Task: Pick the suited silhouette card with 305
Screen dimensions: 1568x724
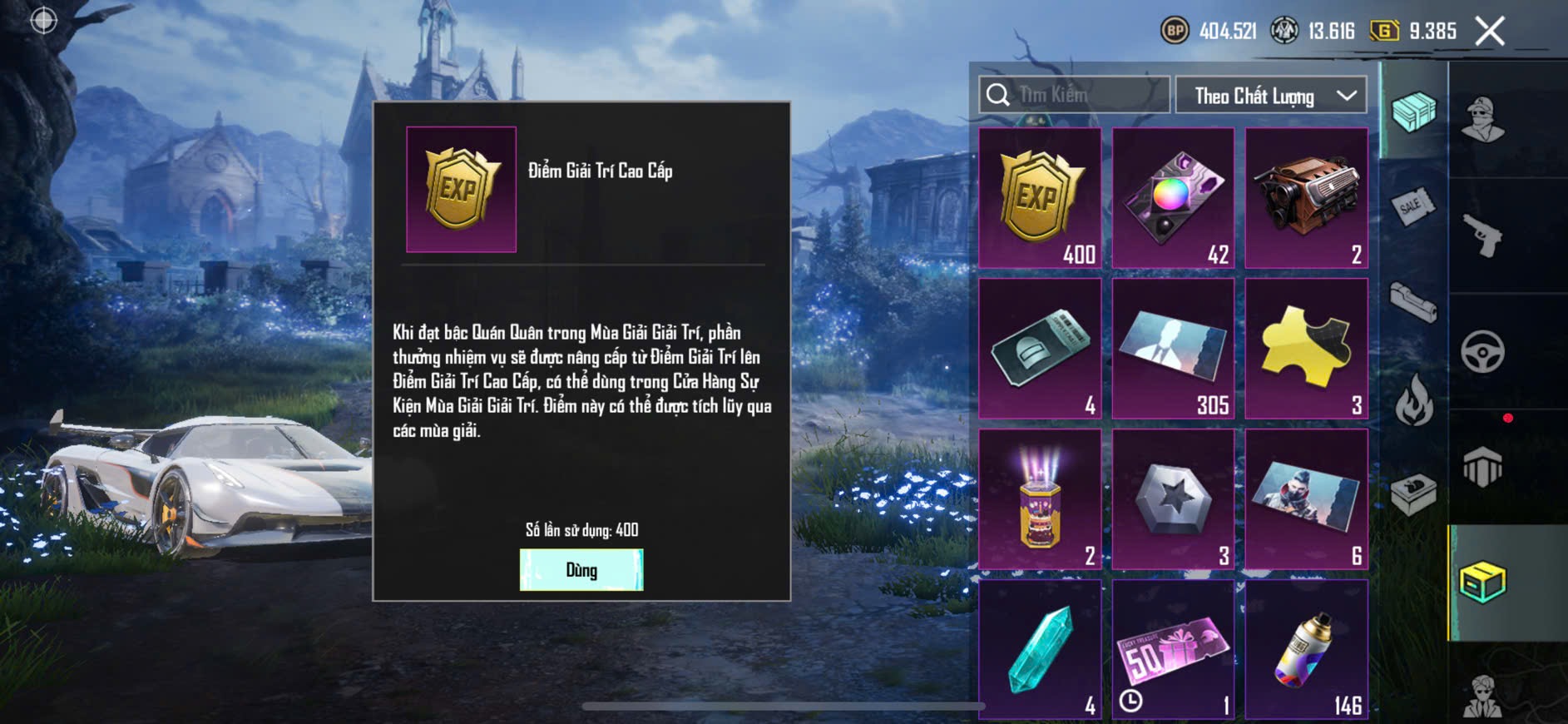Action: pos(1173,349)
